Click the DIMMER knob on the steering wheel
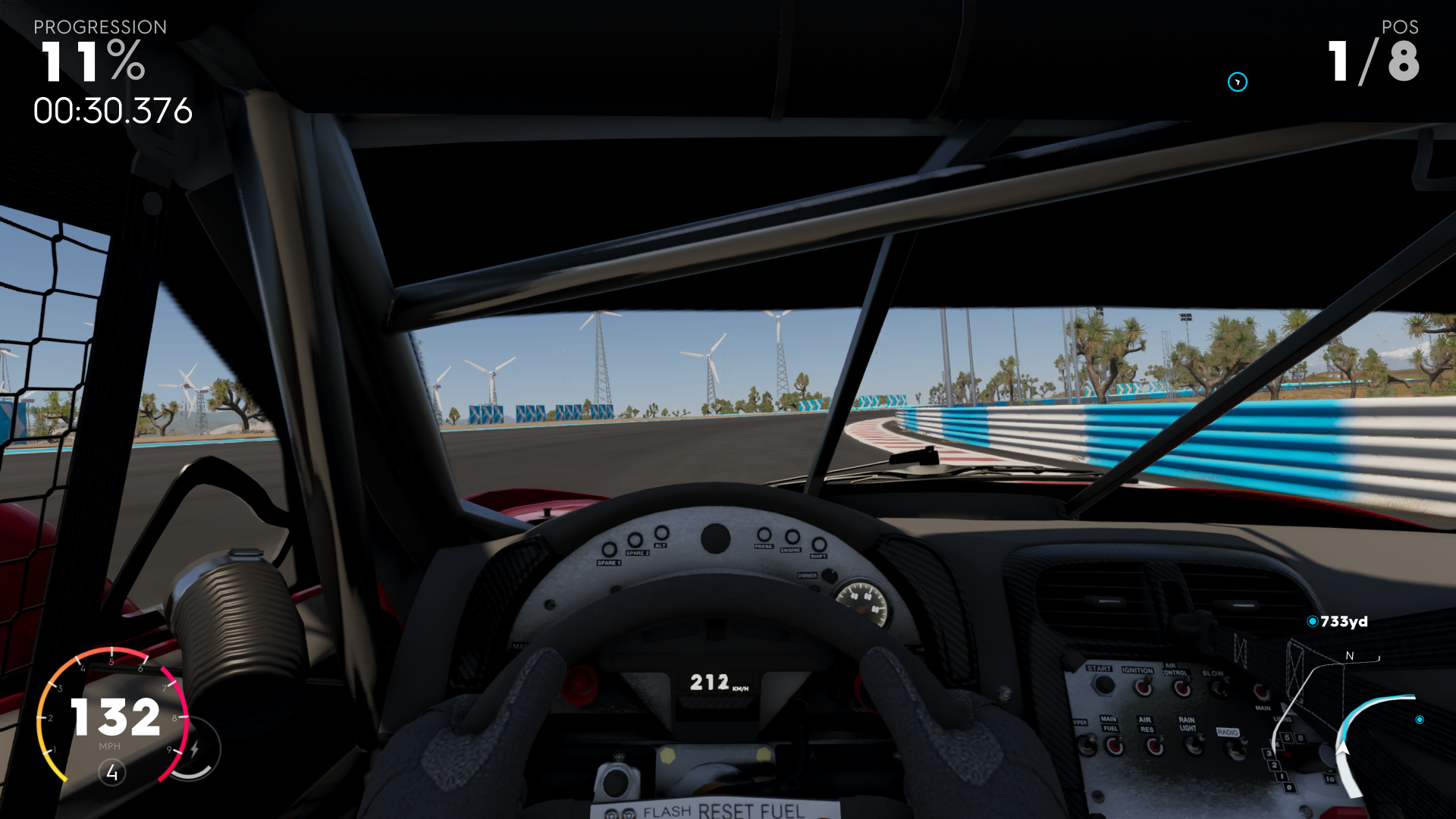The width and height of the screenshot is (1456, 819). pos(830,576)
